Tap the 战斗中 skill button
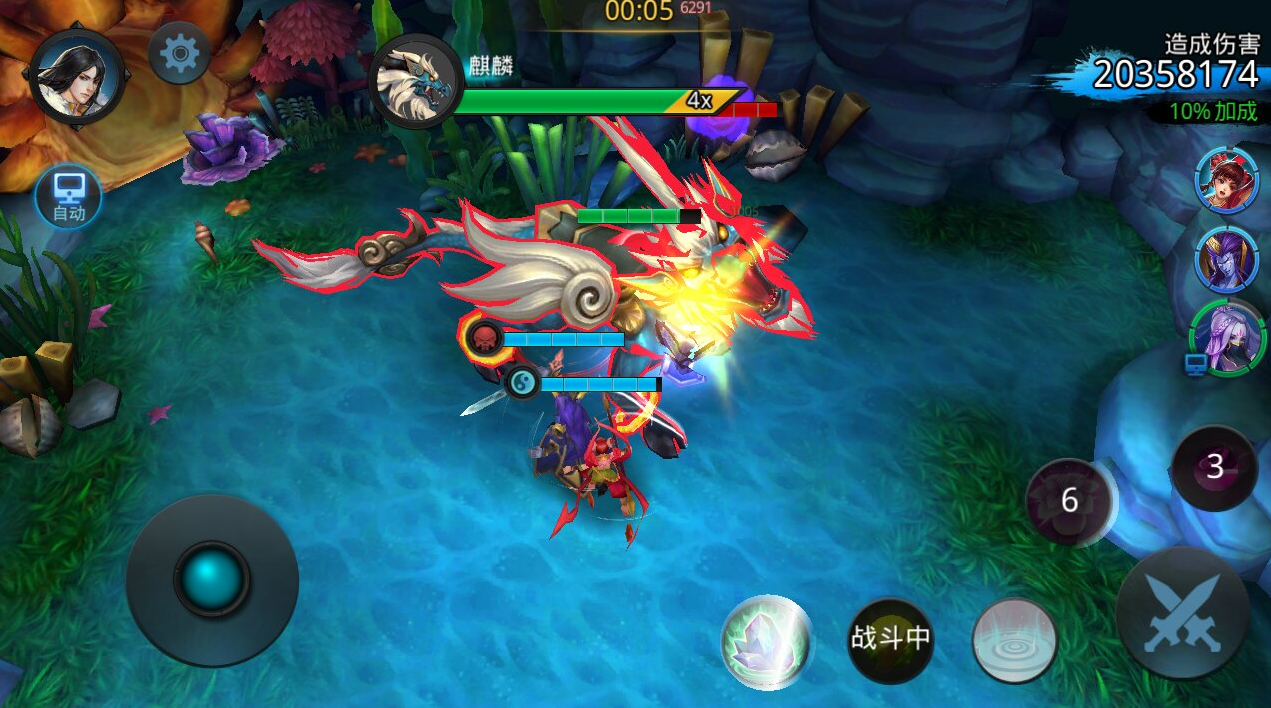The height and width of the screenshot is (708, 1271). click(890, 640)
